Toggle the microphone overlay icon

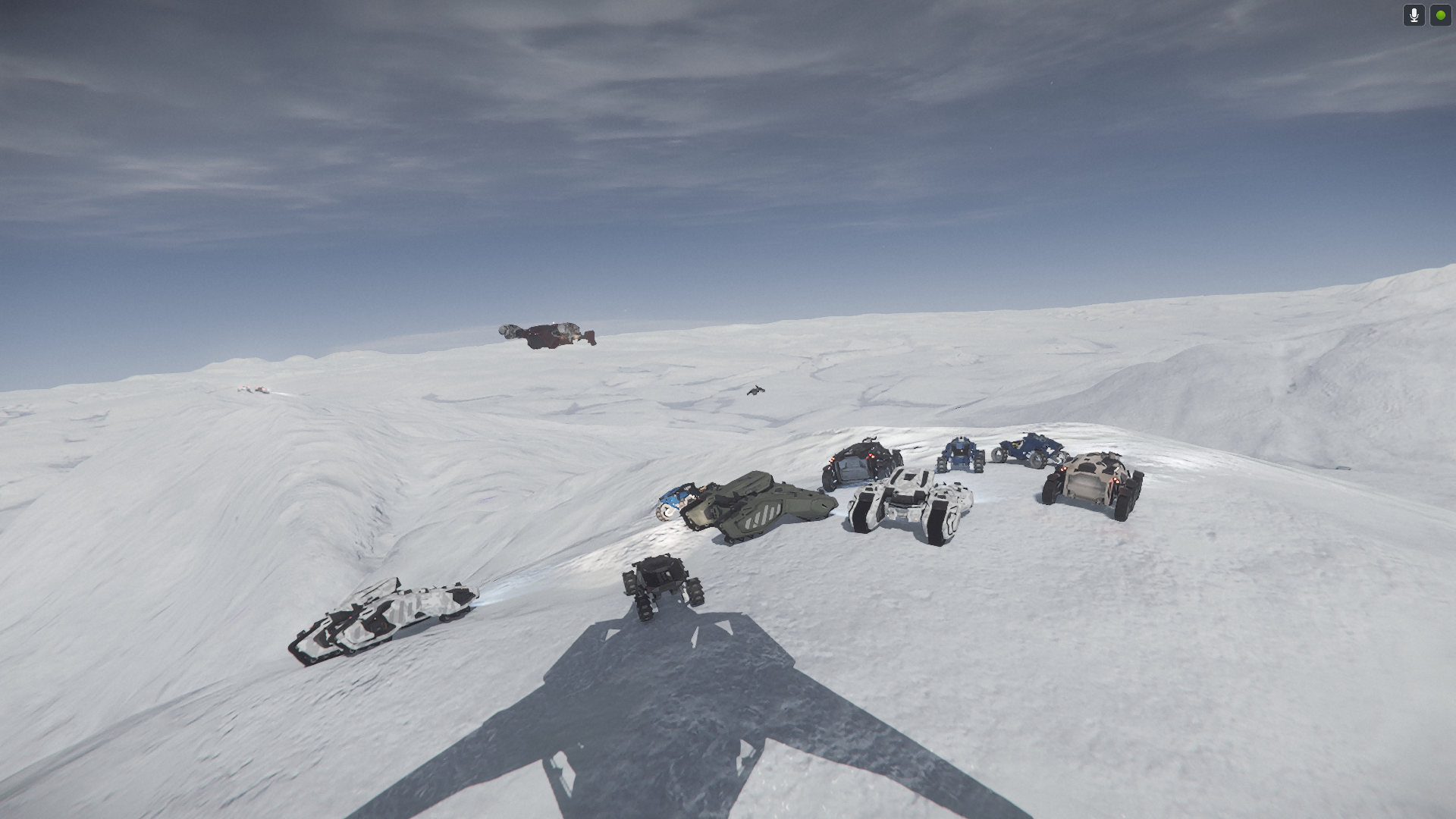1414,15
